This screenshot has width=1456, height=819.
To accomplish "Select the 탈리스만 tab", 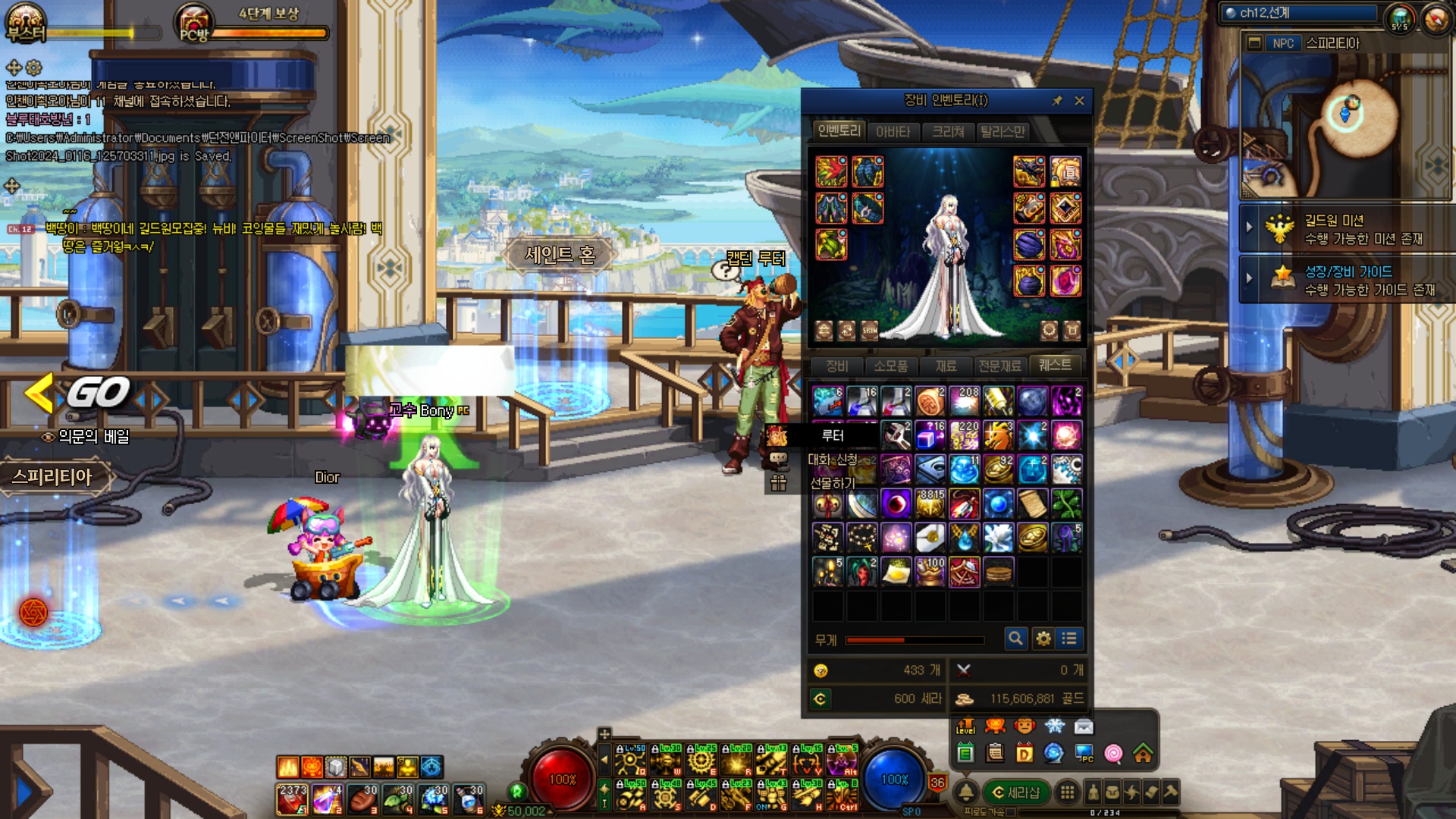I will point(1003,132).
